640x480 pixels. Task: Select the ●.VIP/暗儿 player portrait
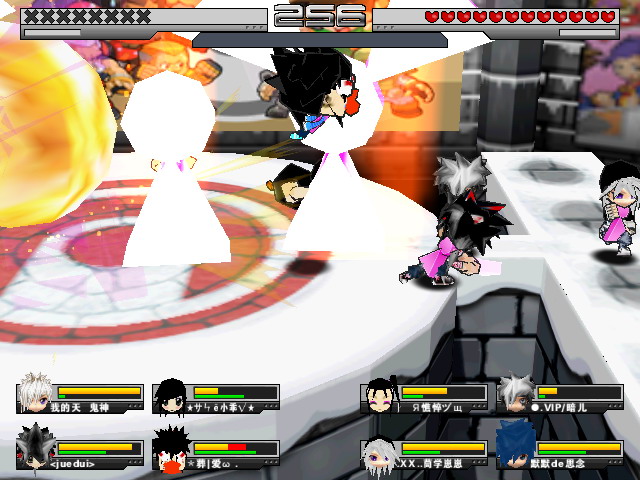tap(515, 393)
